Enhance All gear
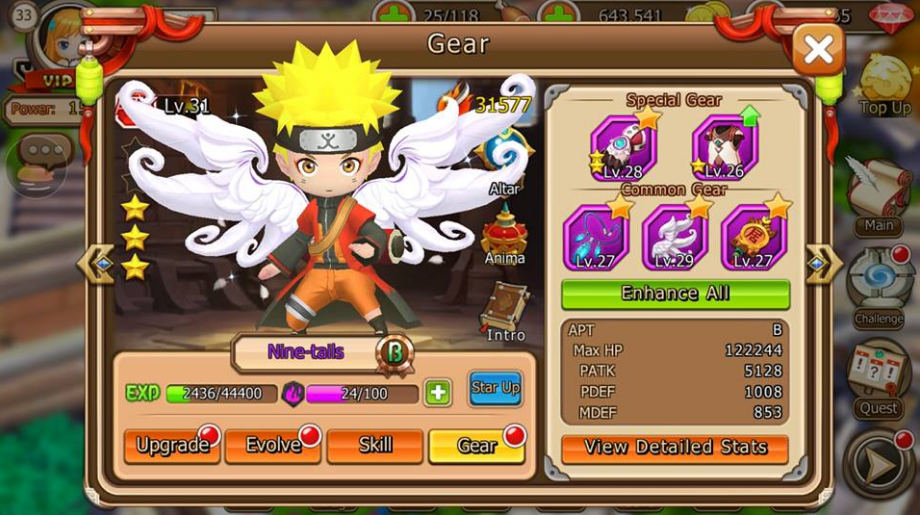This screenshot has width=920, height=515. coord(675,294)
